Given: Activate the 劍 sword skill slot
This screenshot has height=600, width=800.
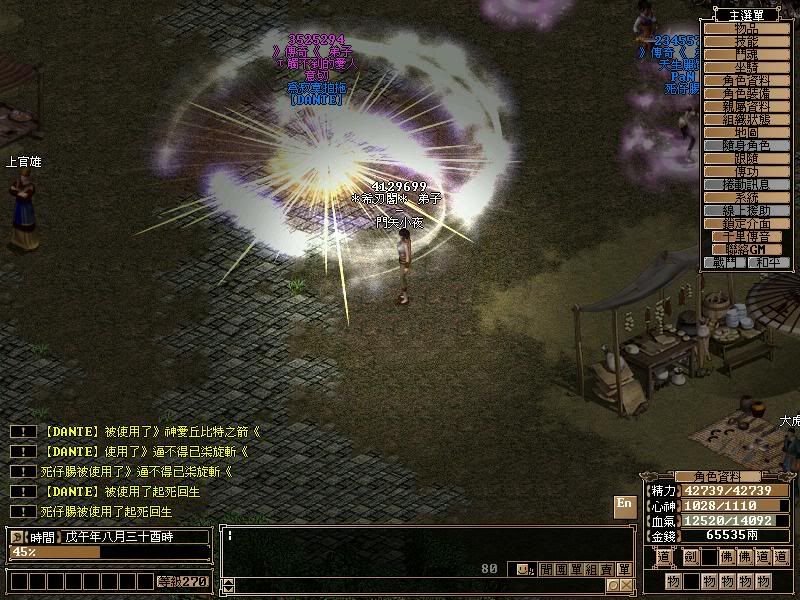Looking at the screenshot, I should coord(690,557).
